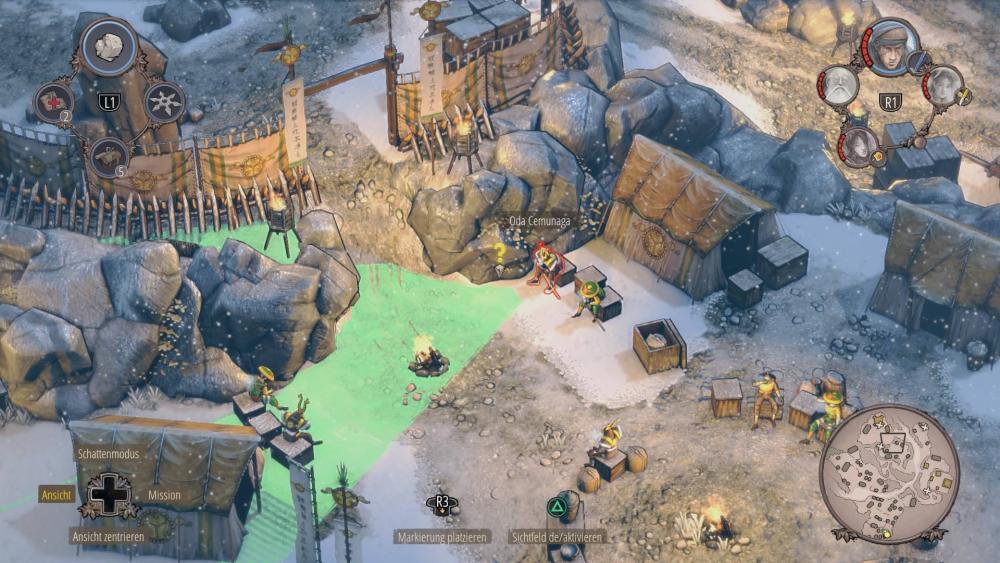The height and width of the screenshot is (563, 1000).
Task: Select the stone throw ability
Action: point(109,47)
